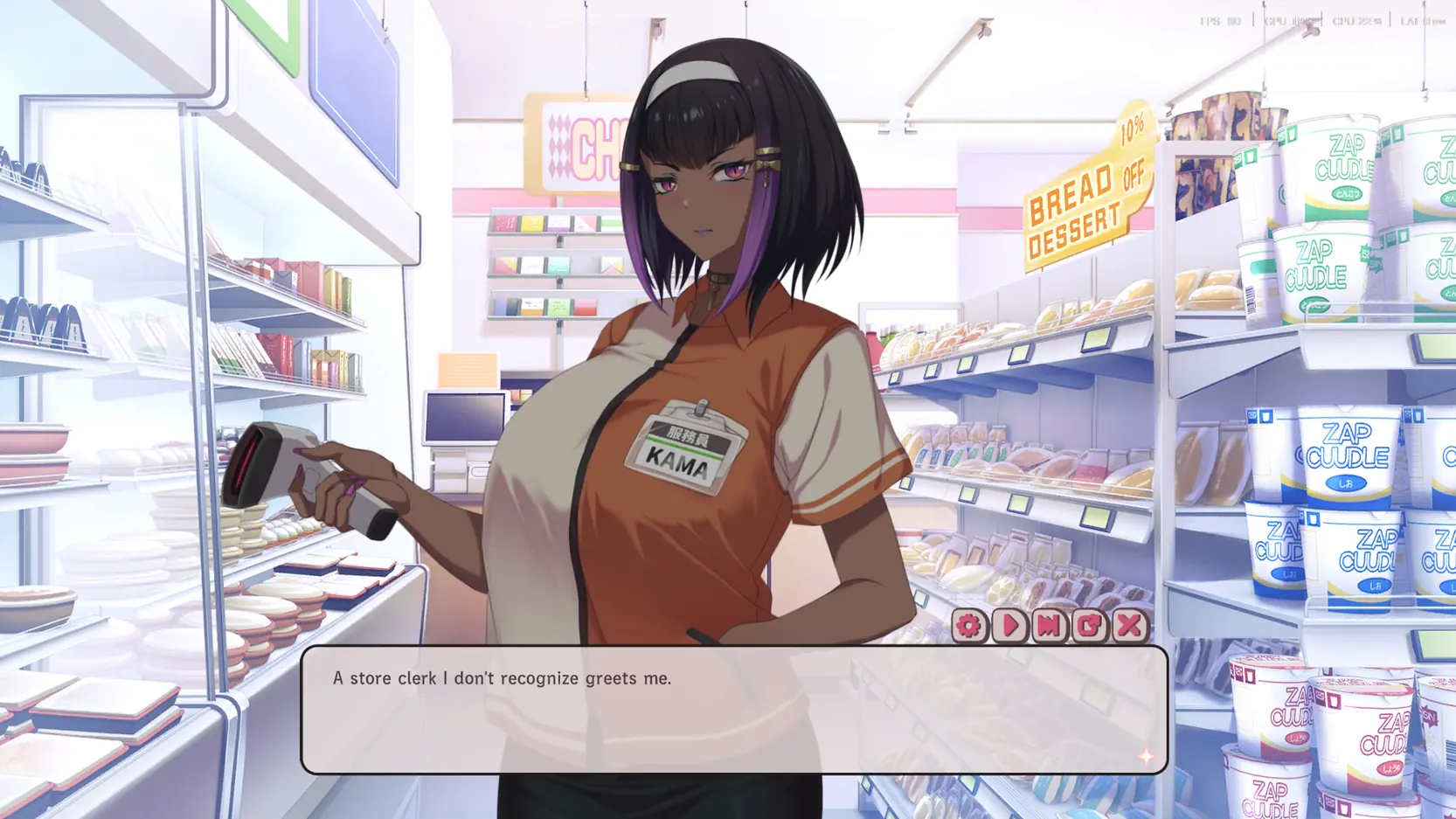This screenshot has width=1456, height=819.
Task: Hide the dialogue box with the X button
Action: (1129, 626)
